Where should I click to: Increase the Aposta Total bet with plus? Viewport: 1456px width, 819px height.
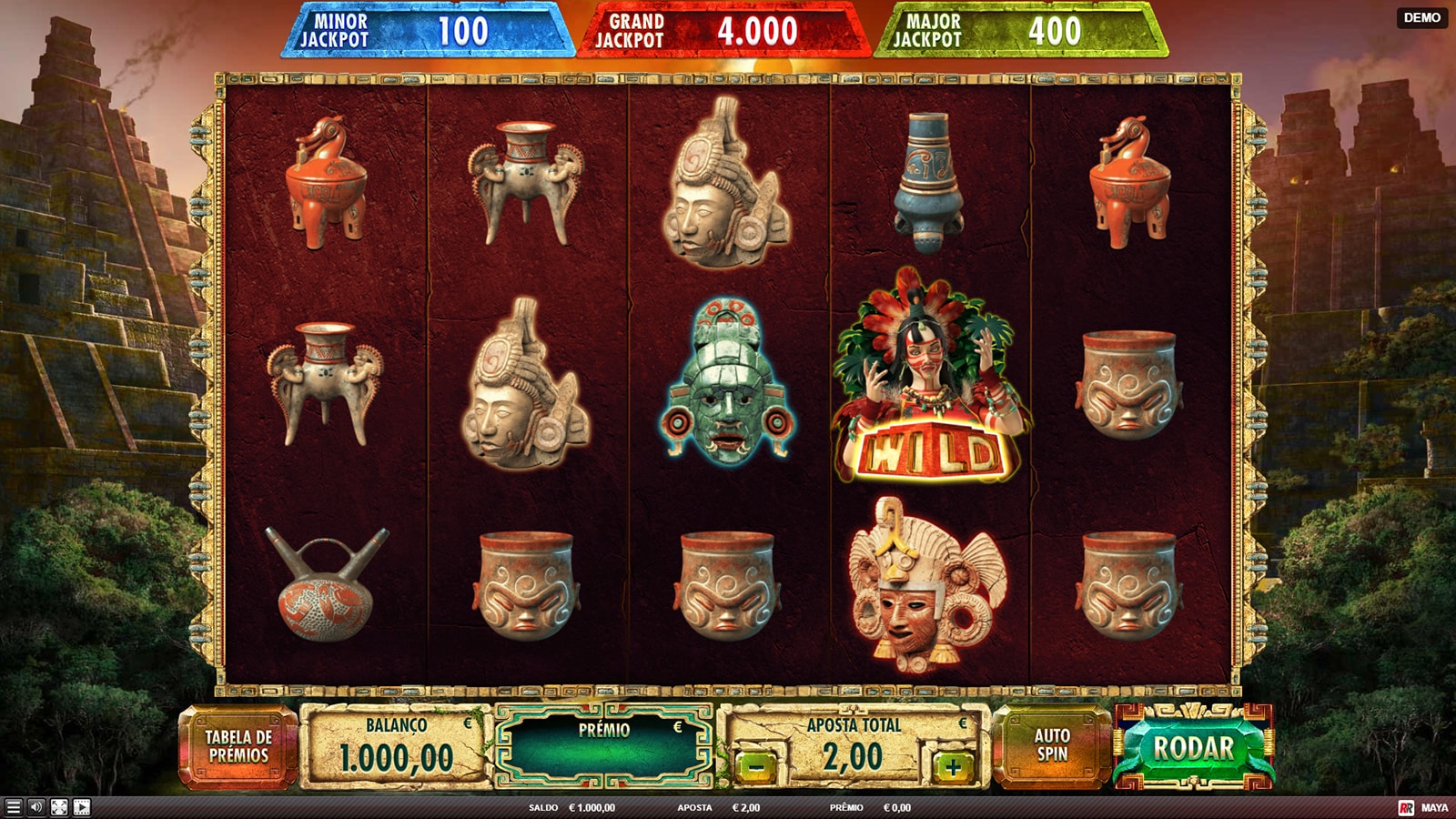953,767
